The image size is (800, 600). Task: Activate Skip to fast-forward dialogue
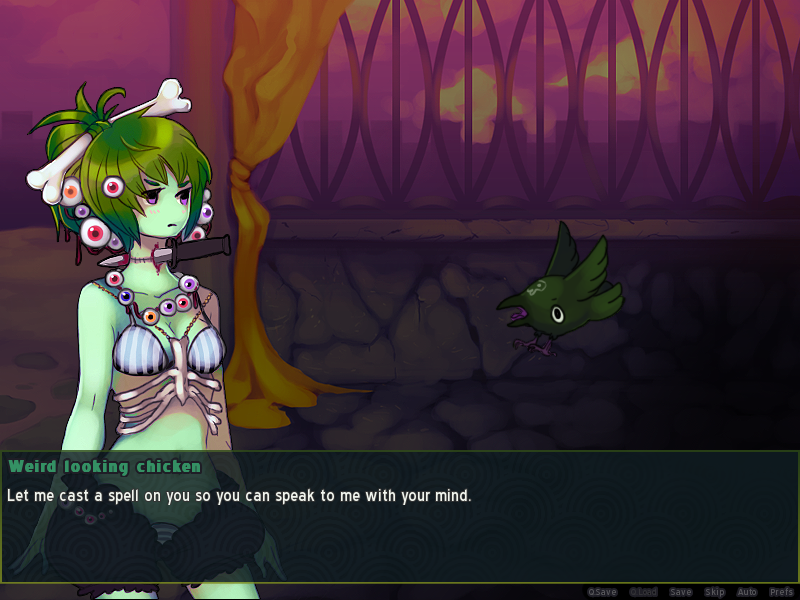(714, 592)
